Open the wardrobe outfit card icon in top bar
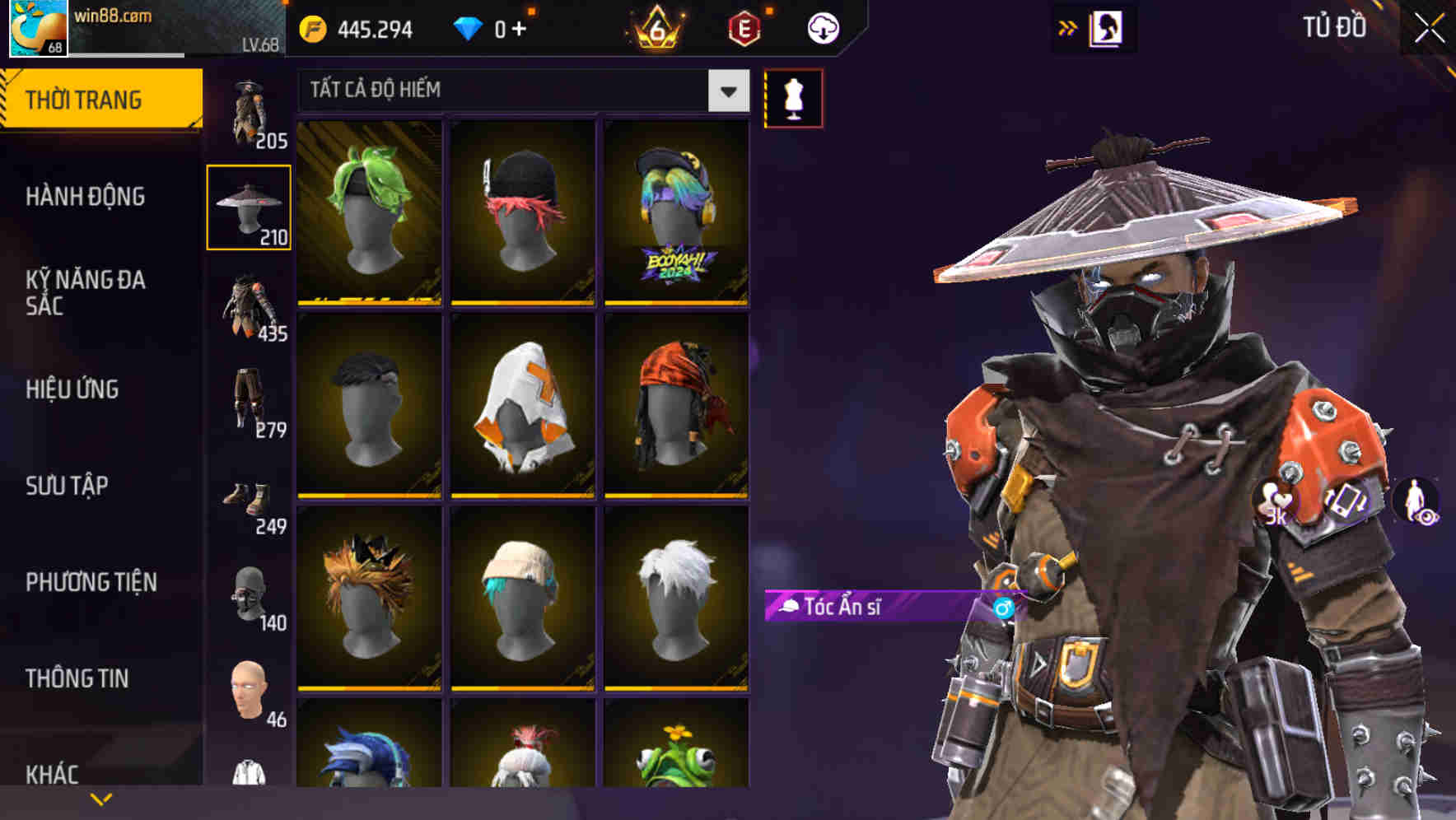The image size is (1456, 820). [x=1106, y=27]
